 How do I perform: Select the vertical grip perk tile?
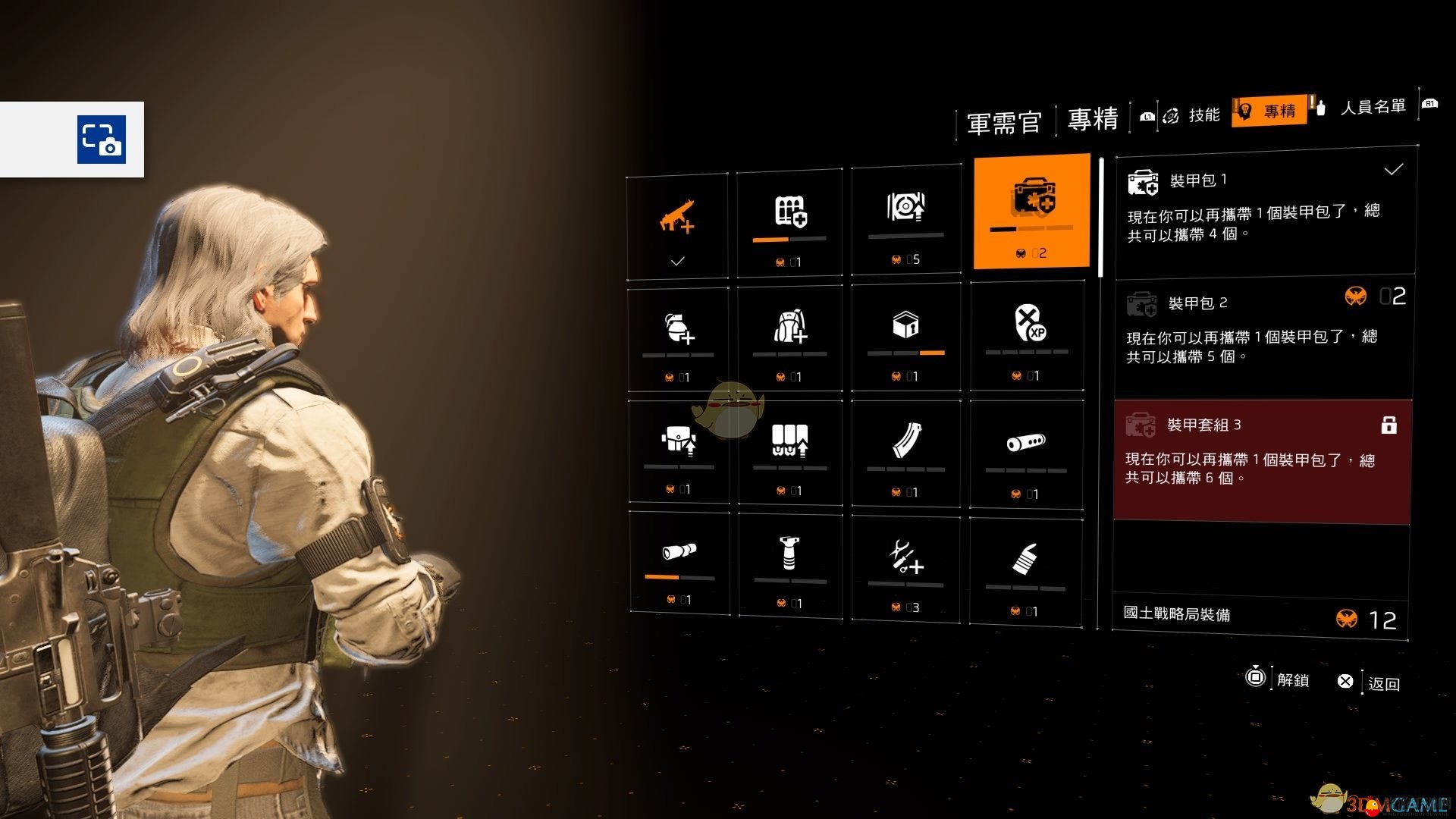(789, 565)
